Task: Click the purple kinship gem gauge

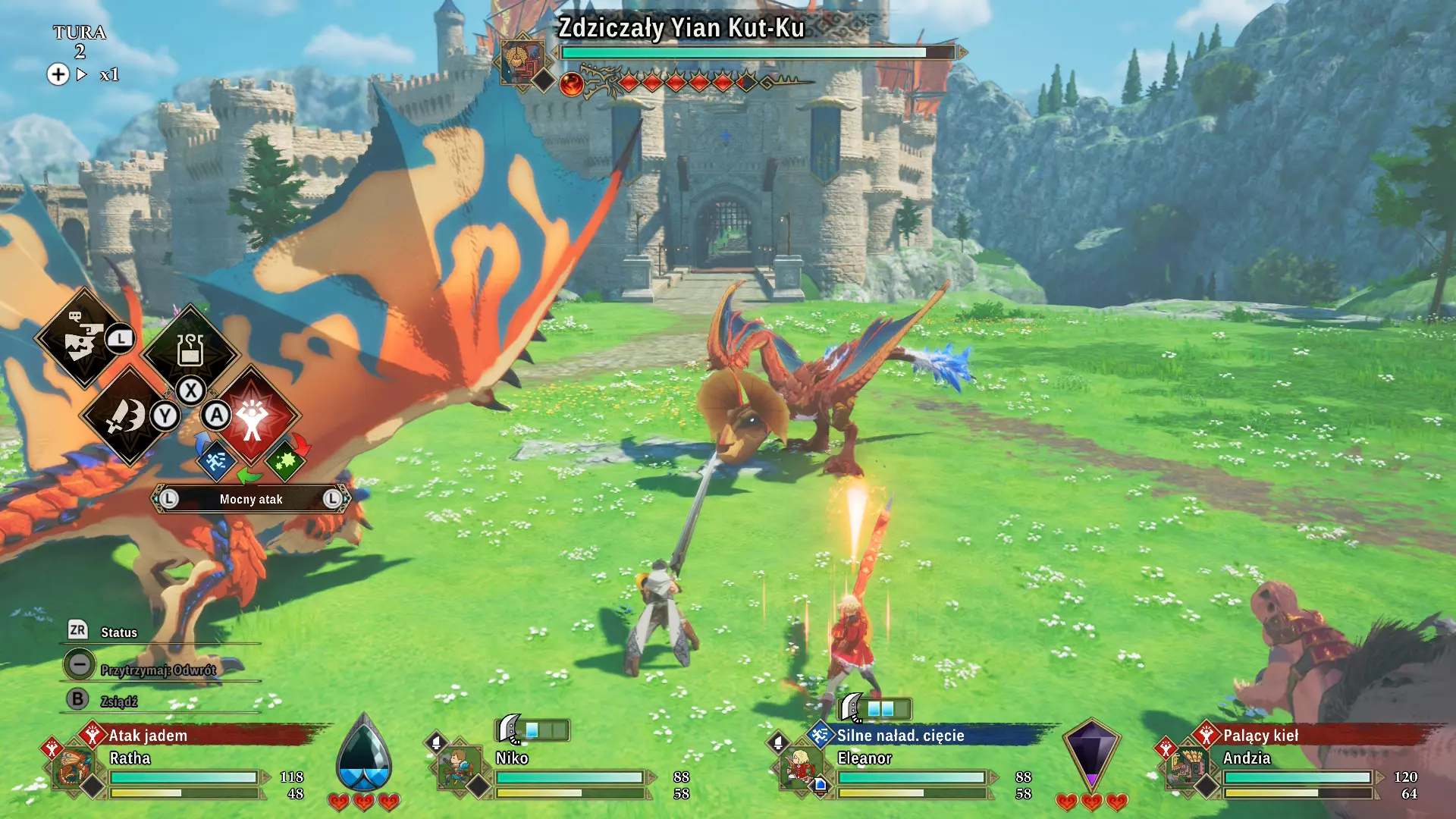Action: tap(1090, 755)
